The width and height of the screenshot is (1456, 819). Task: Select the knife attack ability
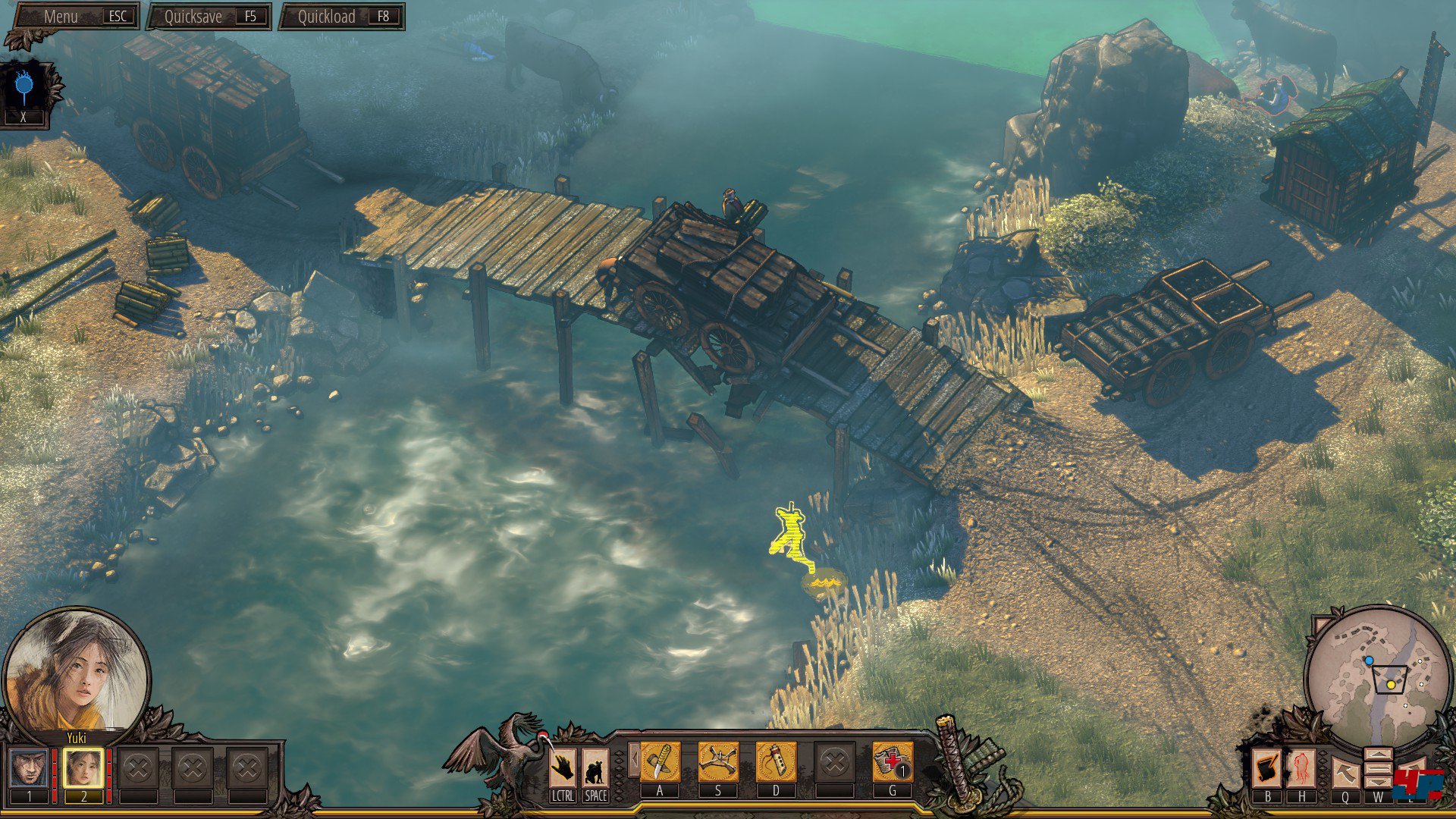pyautogui.click(x=660, y=761)
